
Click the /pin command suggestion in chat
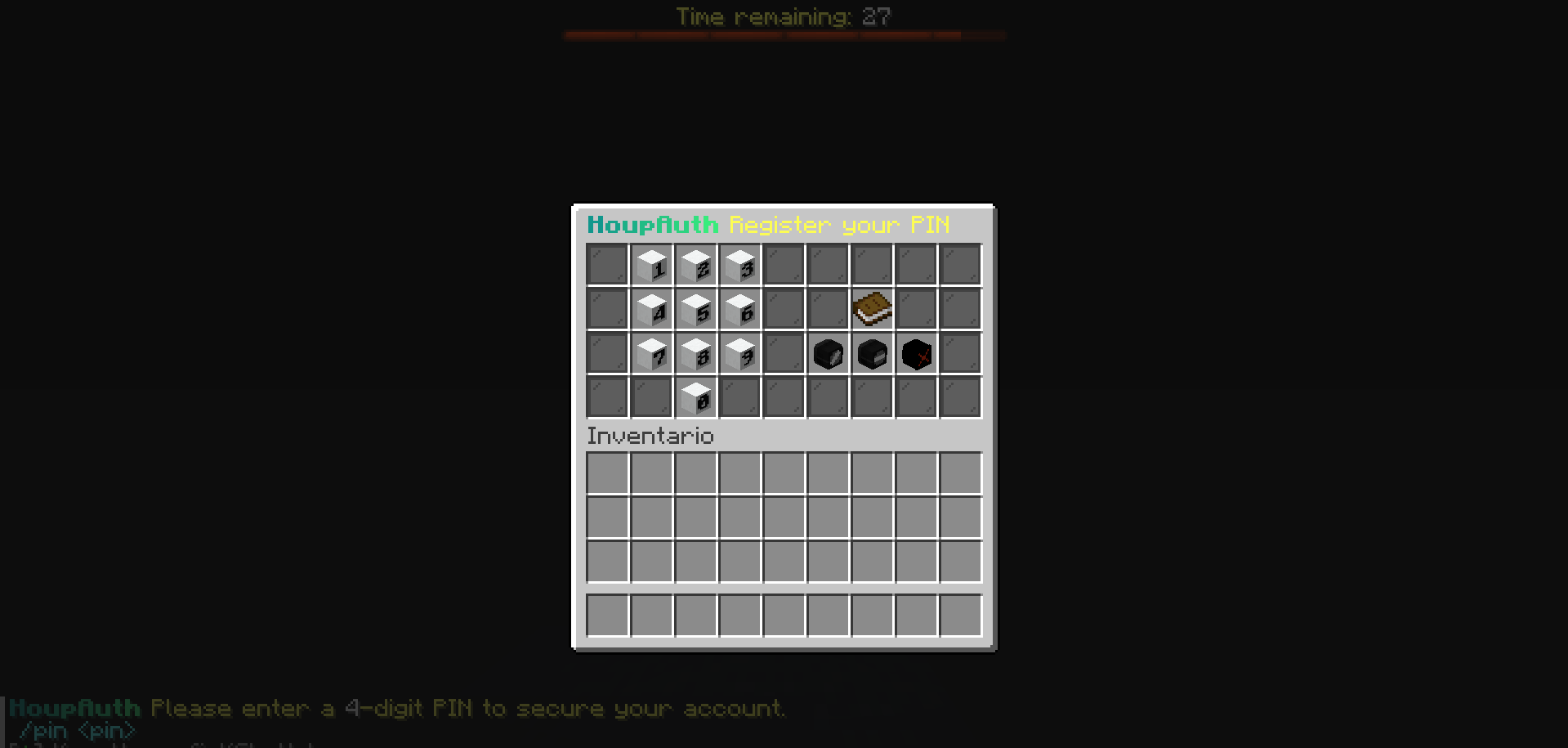pos(76,730)
